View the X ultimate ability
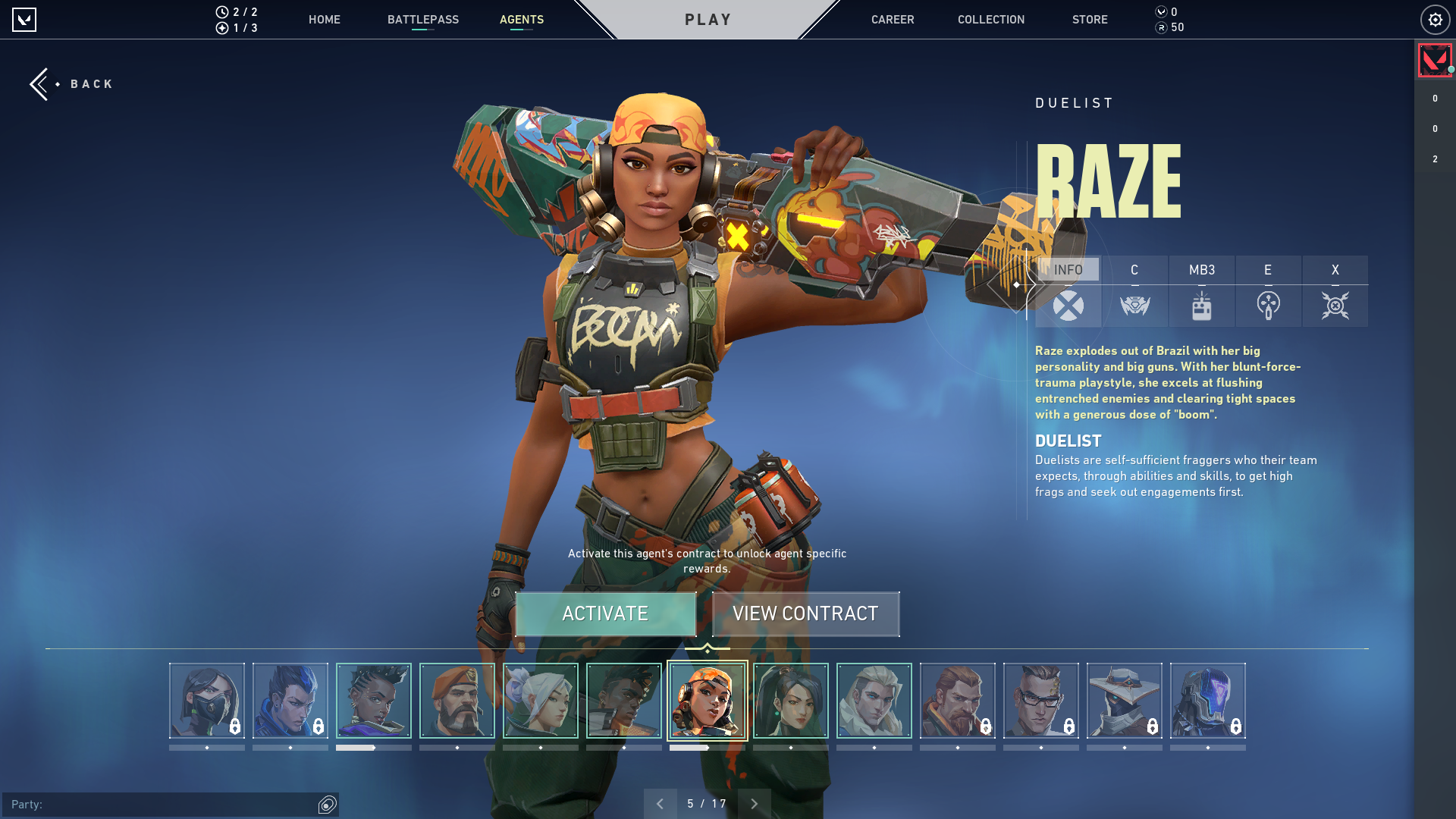The width and height of the screenshot is (1456, 819). point(1335,292)
